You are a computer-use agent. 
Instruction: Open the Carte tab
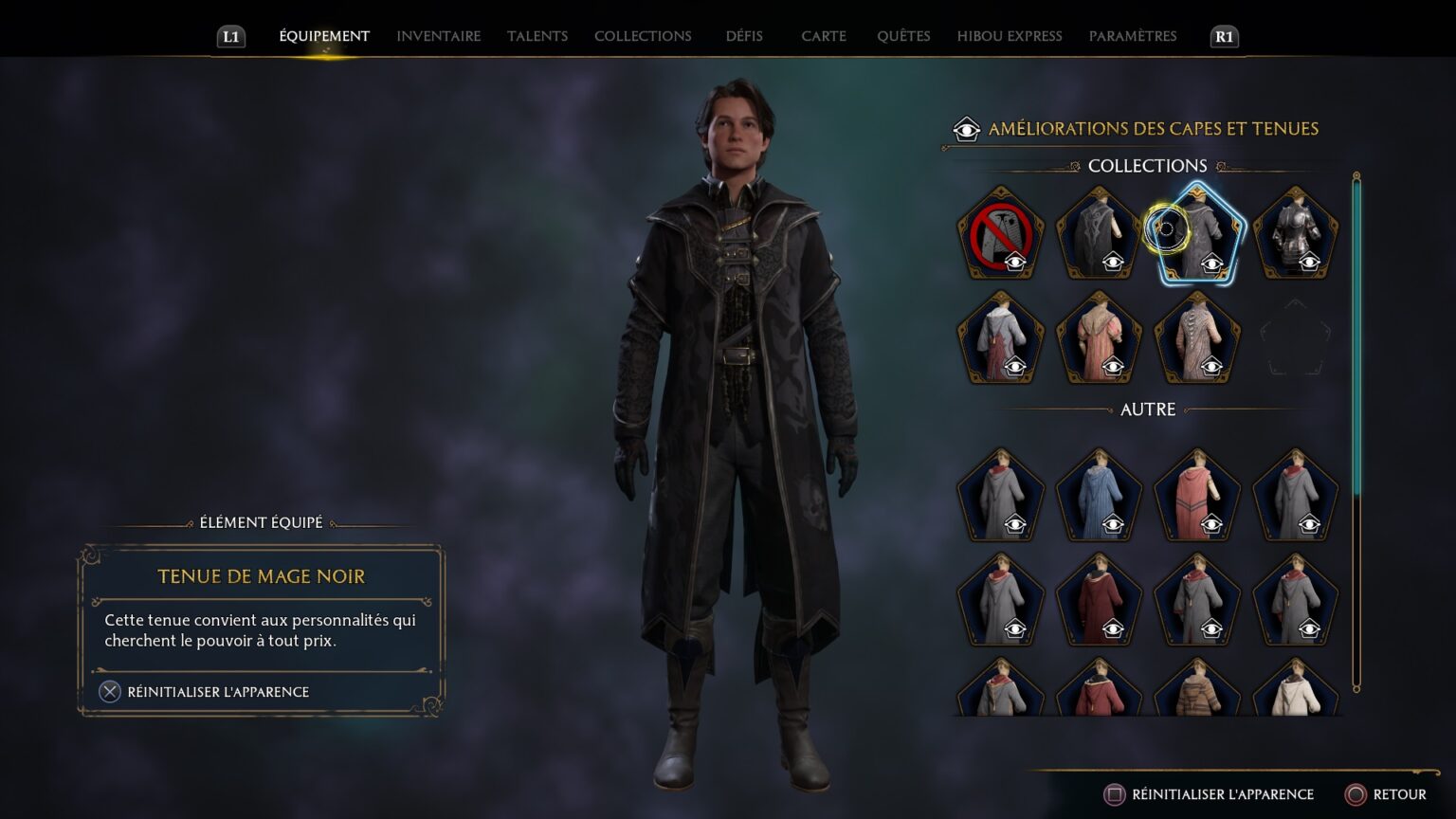823,36
